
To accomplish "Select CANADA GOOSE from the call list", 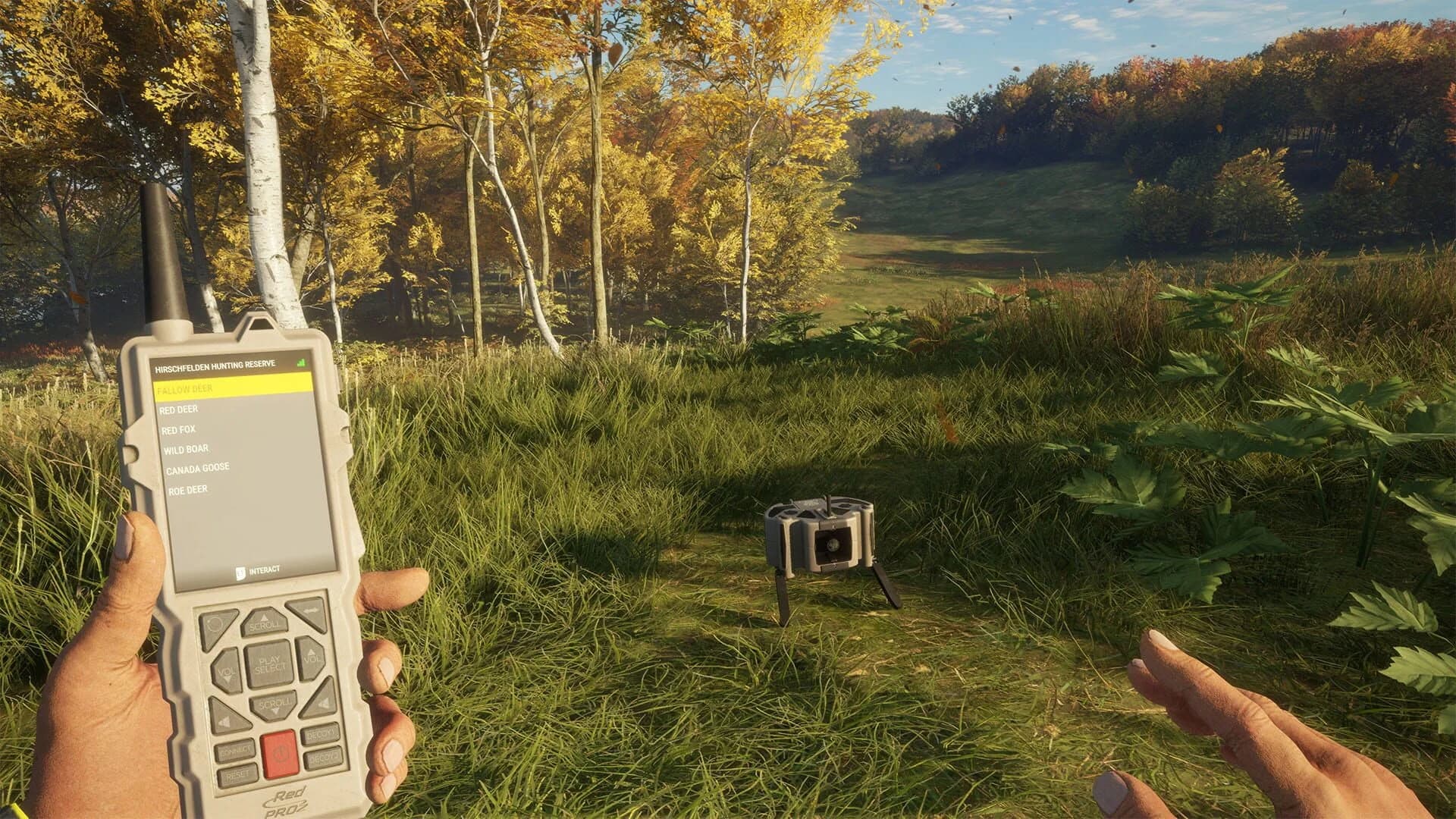I will tap(197, 468).
